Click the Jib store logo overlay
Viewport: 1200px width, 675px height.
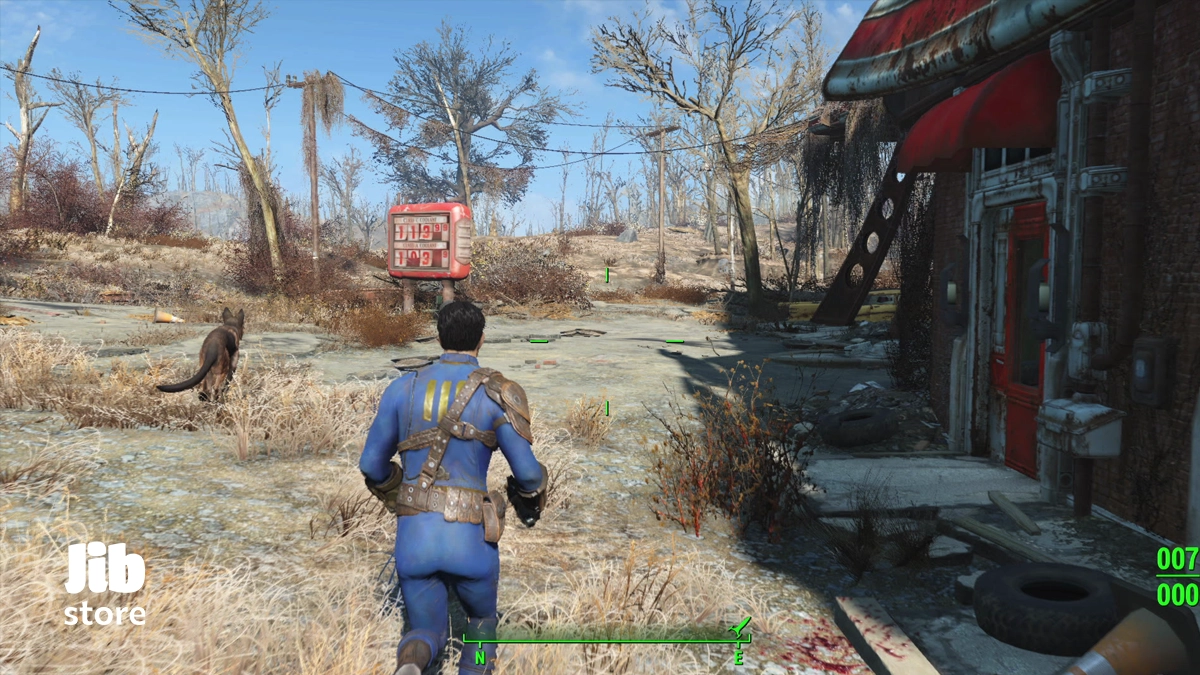pyautogui.click(x=105, y=583)
